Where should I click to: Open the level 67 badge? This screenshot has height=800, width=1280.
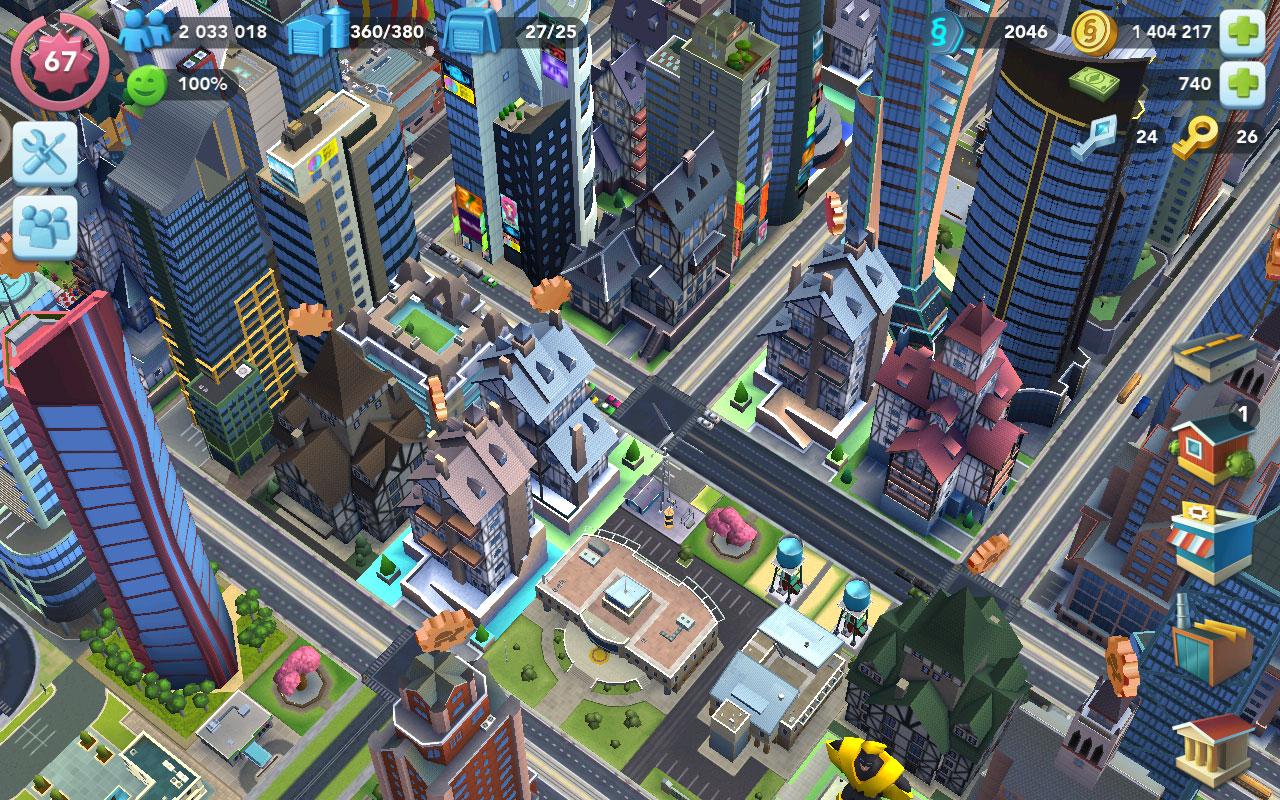[x=59, y=60]
